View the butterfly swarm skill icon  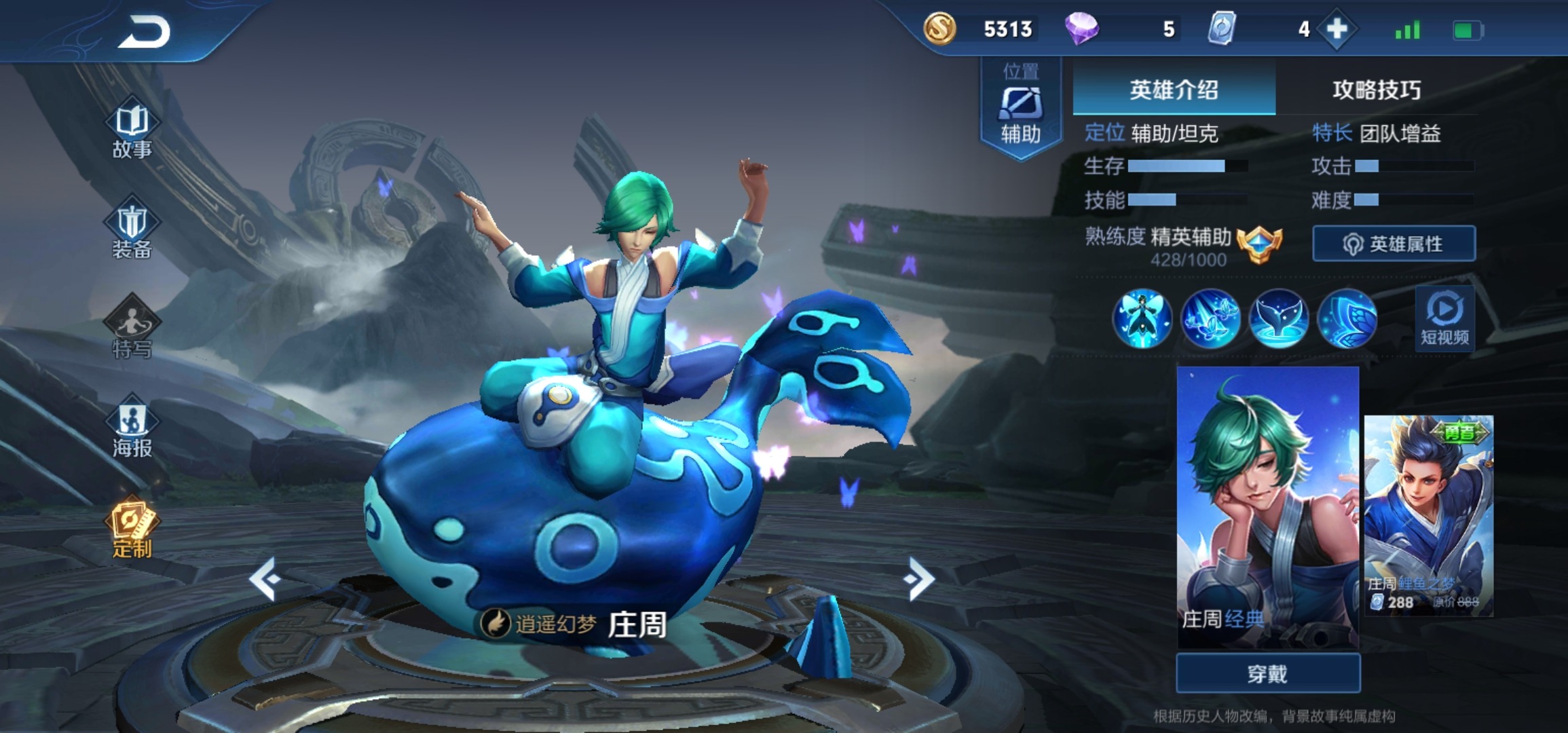1210,319
